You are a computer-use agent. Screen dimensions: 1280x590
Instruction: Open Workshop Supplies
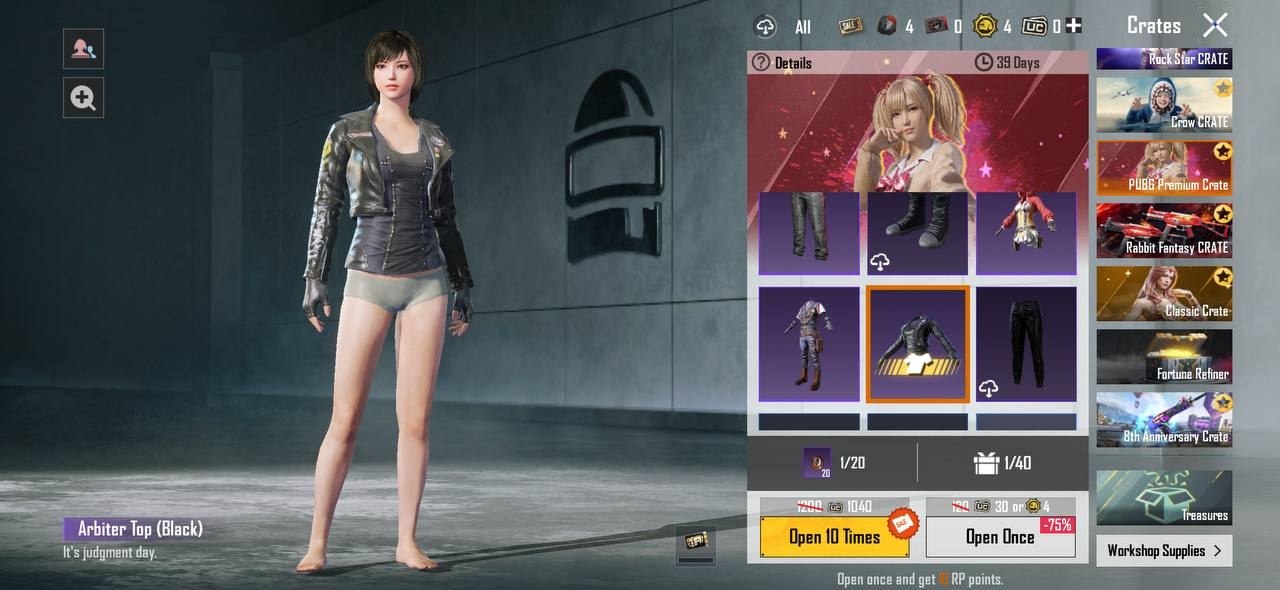1164,551
